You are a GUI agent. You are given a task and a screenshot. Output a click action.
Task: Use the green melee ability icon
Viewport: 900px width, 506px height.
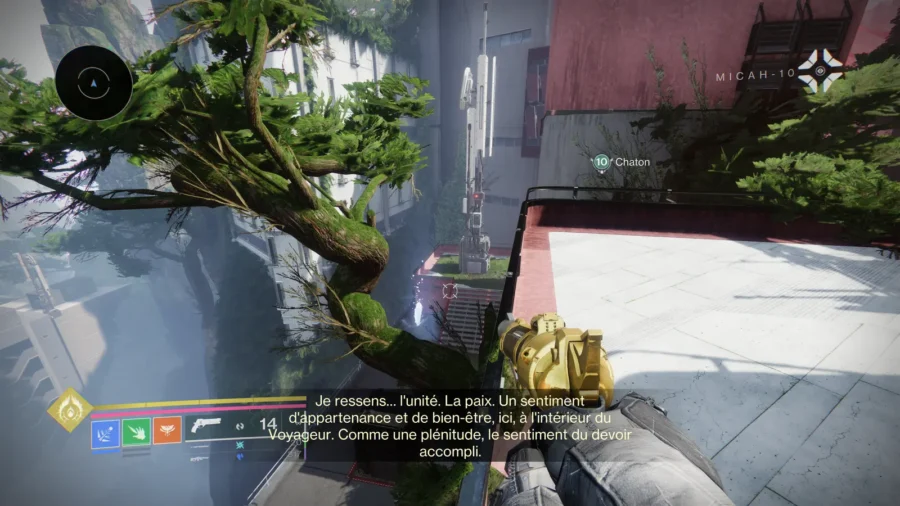[136, 432]
